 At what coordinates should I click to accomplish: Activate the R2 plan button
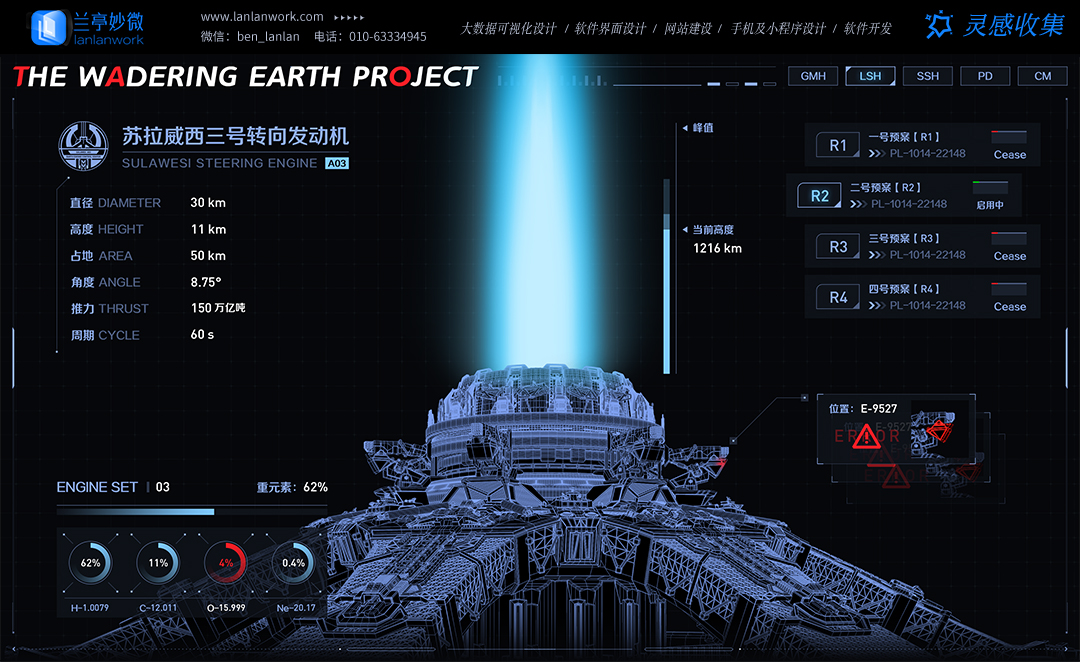(x=820, y=196)
